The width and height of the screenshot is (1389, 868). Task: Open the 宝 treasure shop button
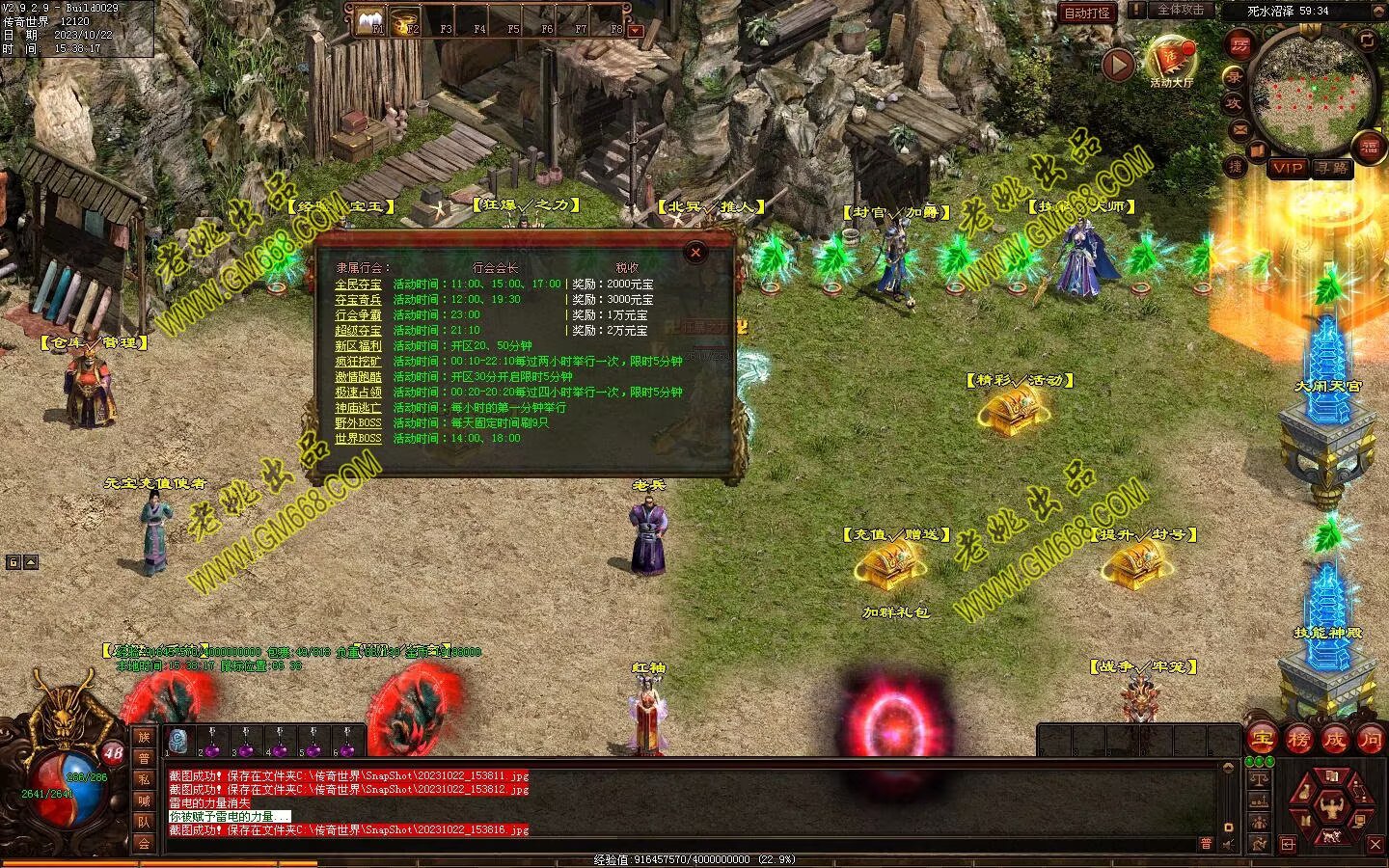point(1262,739)
